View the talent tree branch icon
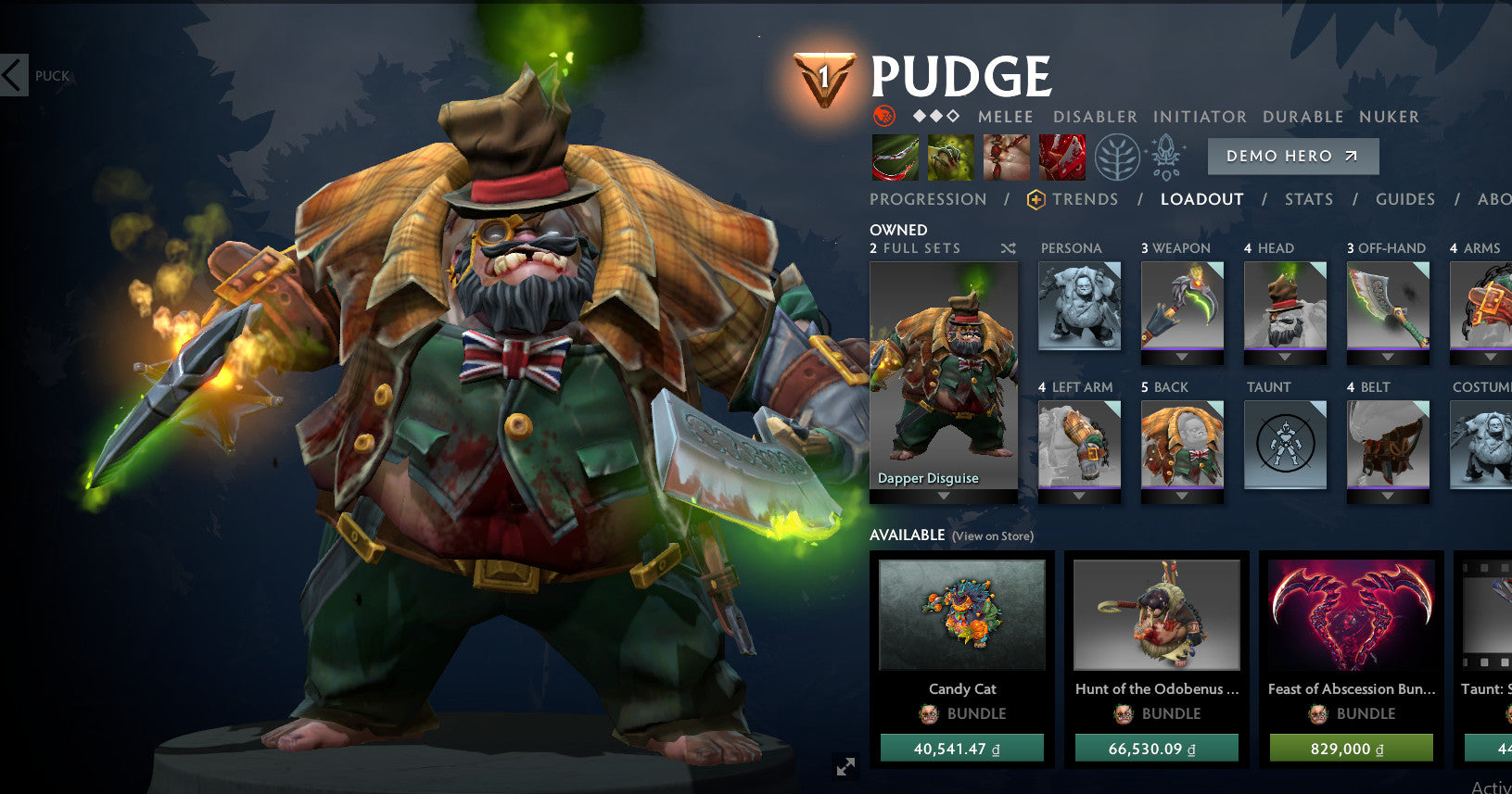The image size is (1512, 794). (1120, 157)
